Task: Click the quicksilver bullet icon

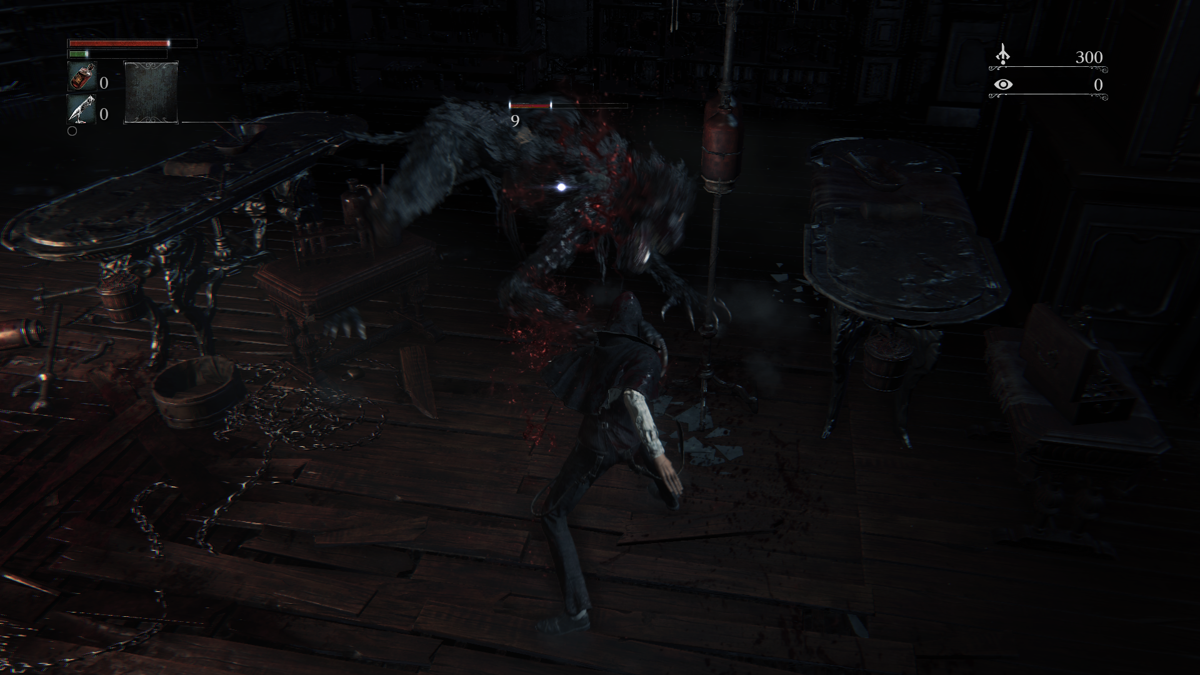Action: pyautogui.click(x=81, y=108)
